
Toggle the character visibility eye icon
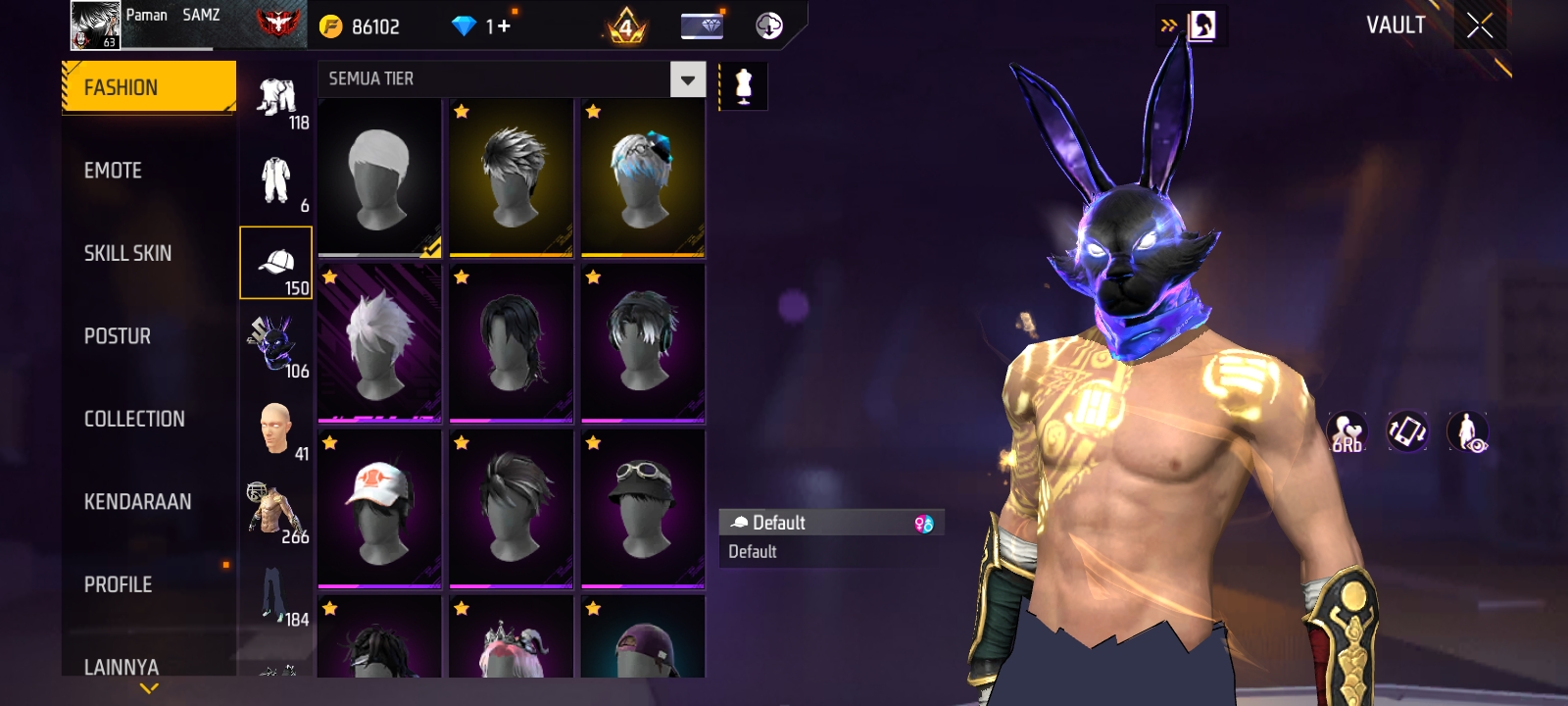(x=1467, y=431)
